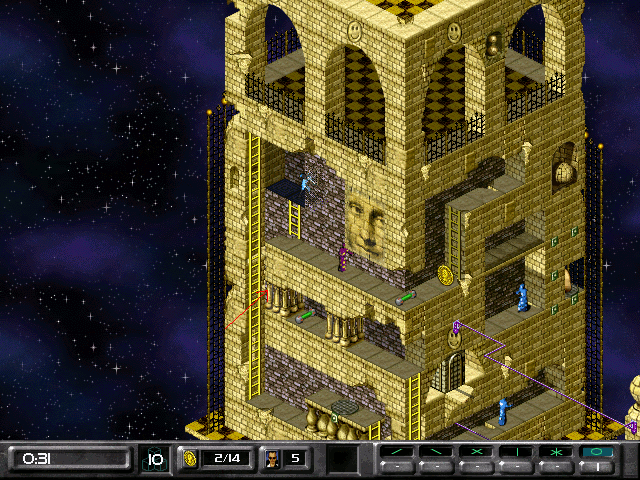
Task: Choose the X-shaped tool slot
Action: [475, 452]
